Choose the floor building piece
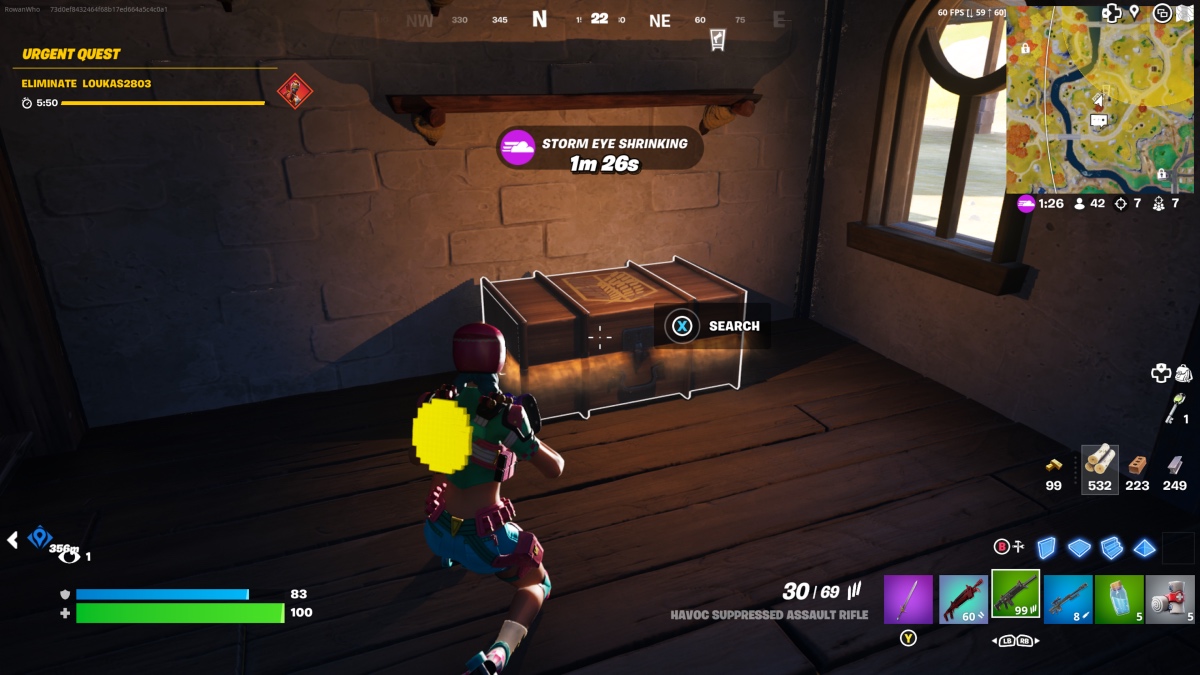The width and height of the screenshot is (1200, 675). (x=1079, y=547)
